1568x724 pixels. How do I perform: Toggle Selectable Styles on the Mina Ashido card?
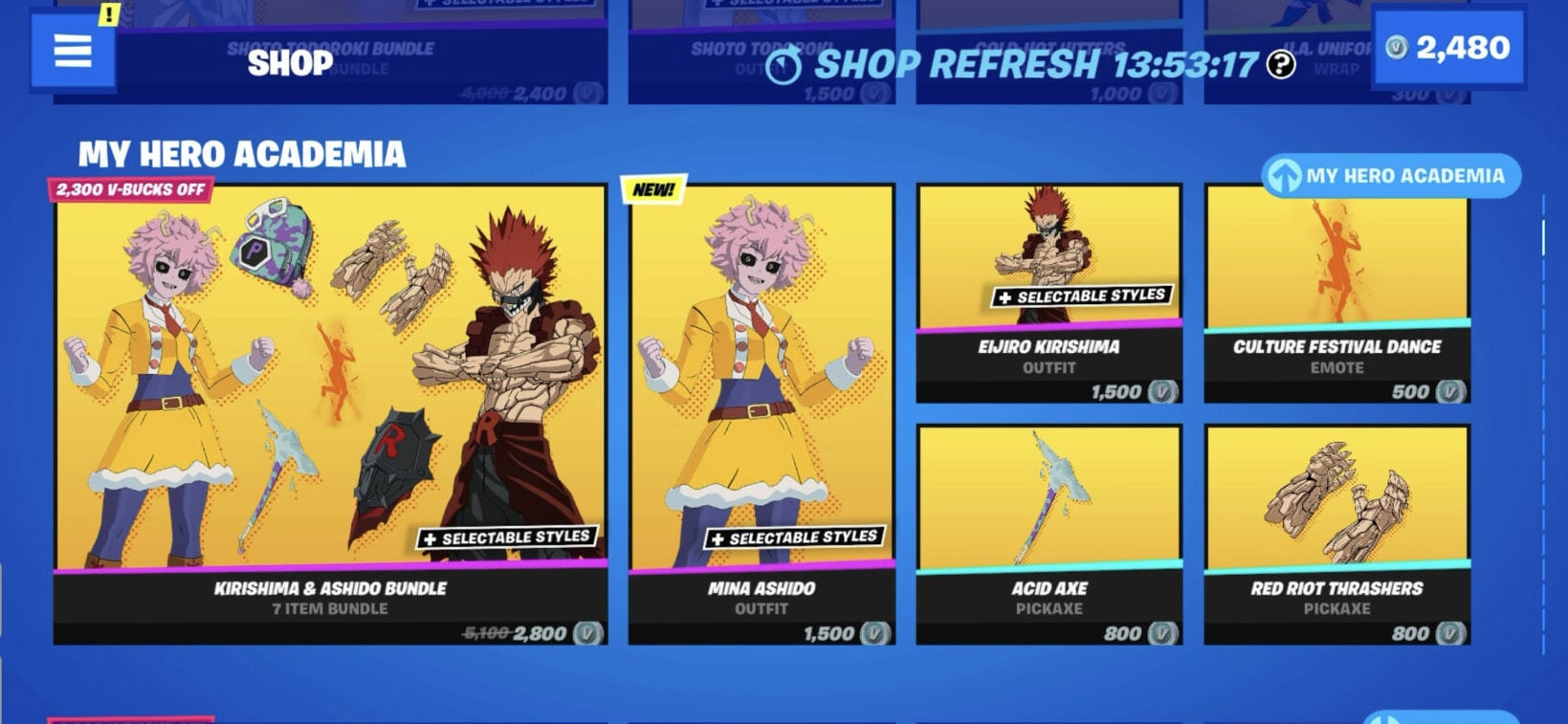click(x=795, y=537)
